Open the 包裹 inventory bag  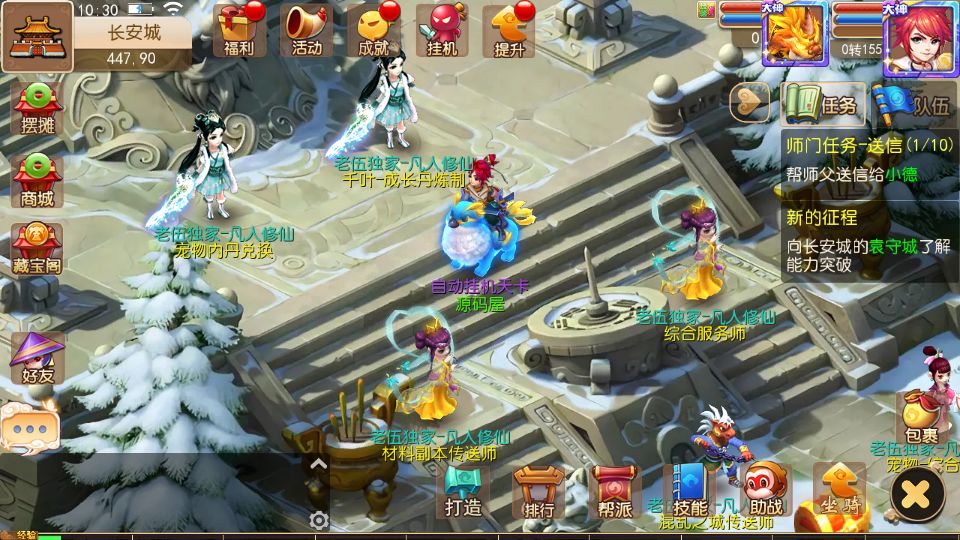[x=921, y=418]
